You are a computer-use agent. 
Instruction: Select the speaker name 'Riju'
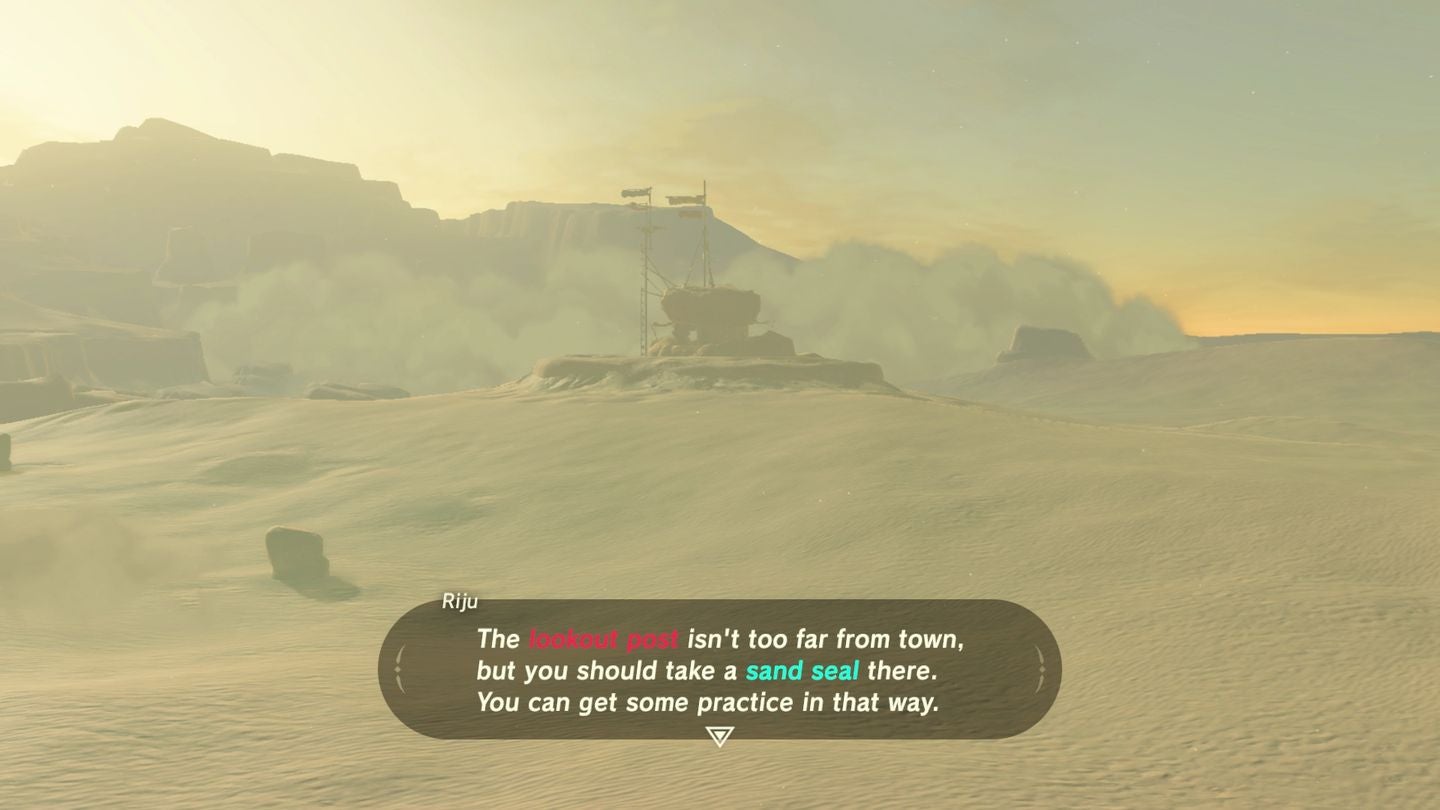coord(460,601)
